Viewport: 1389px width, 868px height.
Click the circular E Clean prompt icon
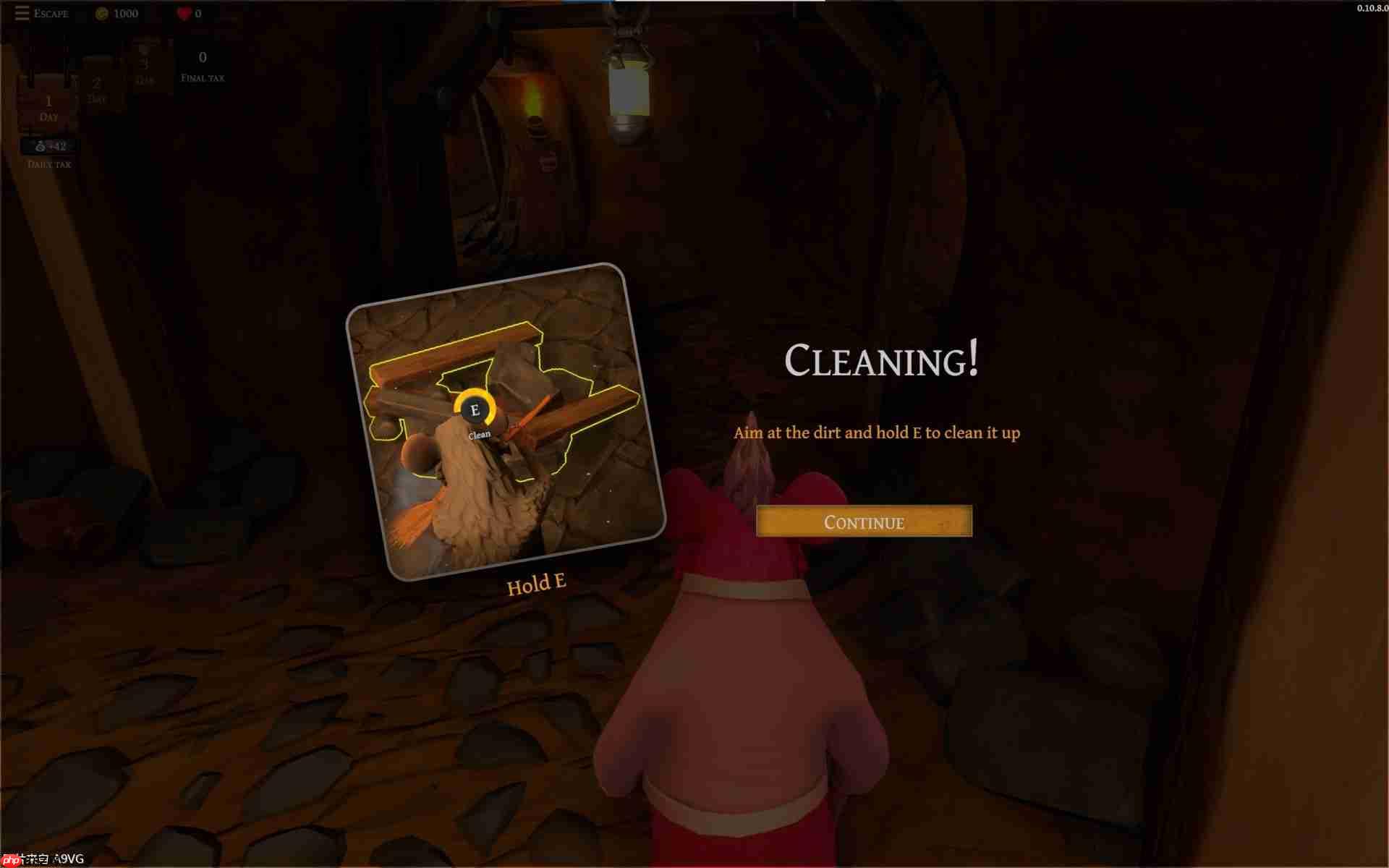(475, 409)
